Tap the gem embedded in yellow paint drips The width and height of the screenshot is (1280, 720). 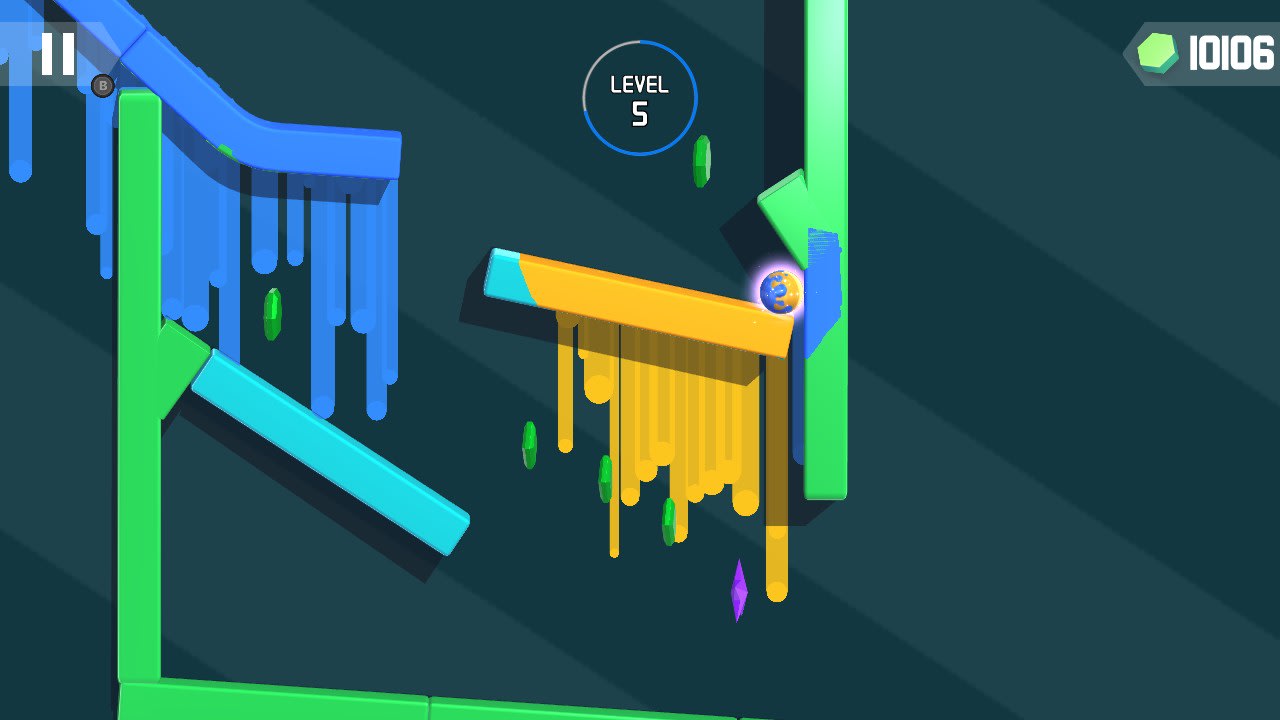pyautogui.click(x=668, y=520)
